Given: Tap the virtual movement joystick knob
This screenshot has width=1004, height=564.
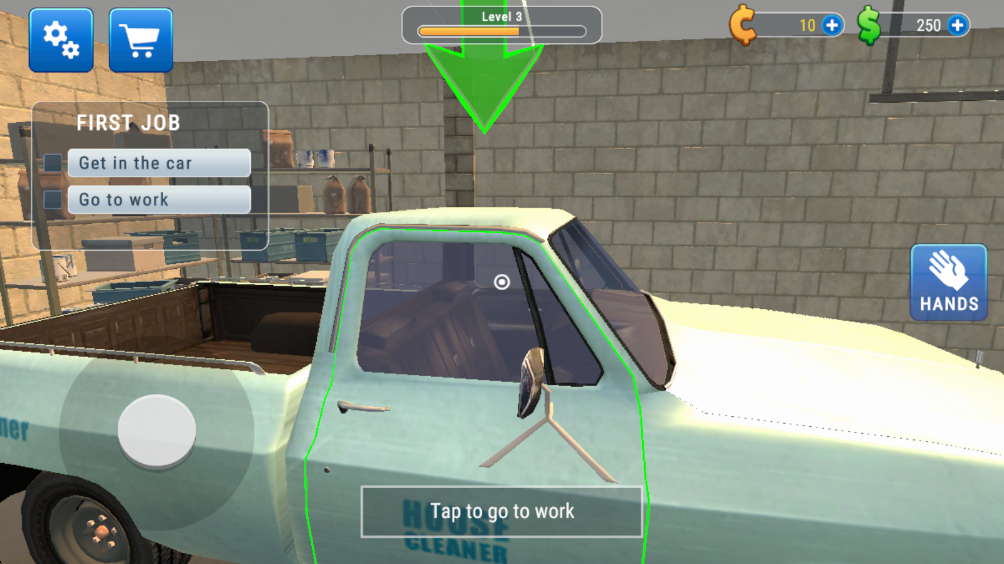Looking at the screenshot, I should click(x=156, y=431).
